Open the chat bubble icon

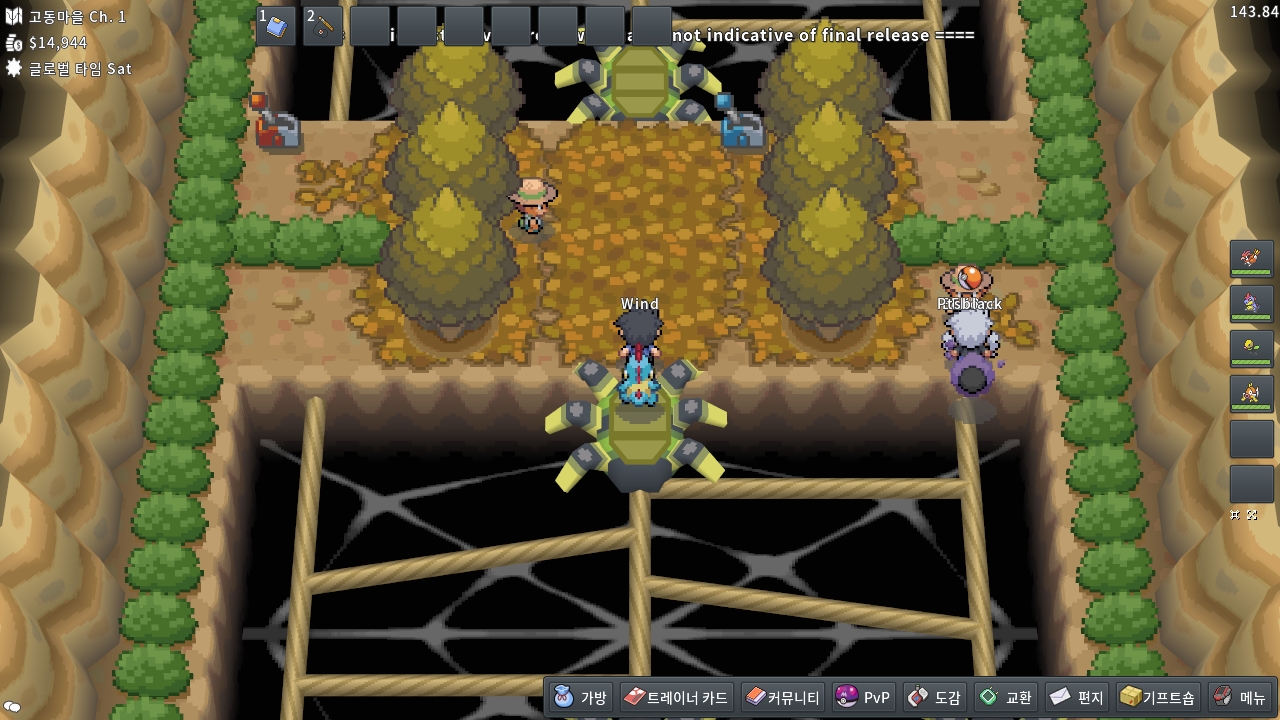(13, 707)
